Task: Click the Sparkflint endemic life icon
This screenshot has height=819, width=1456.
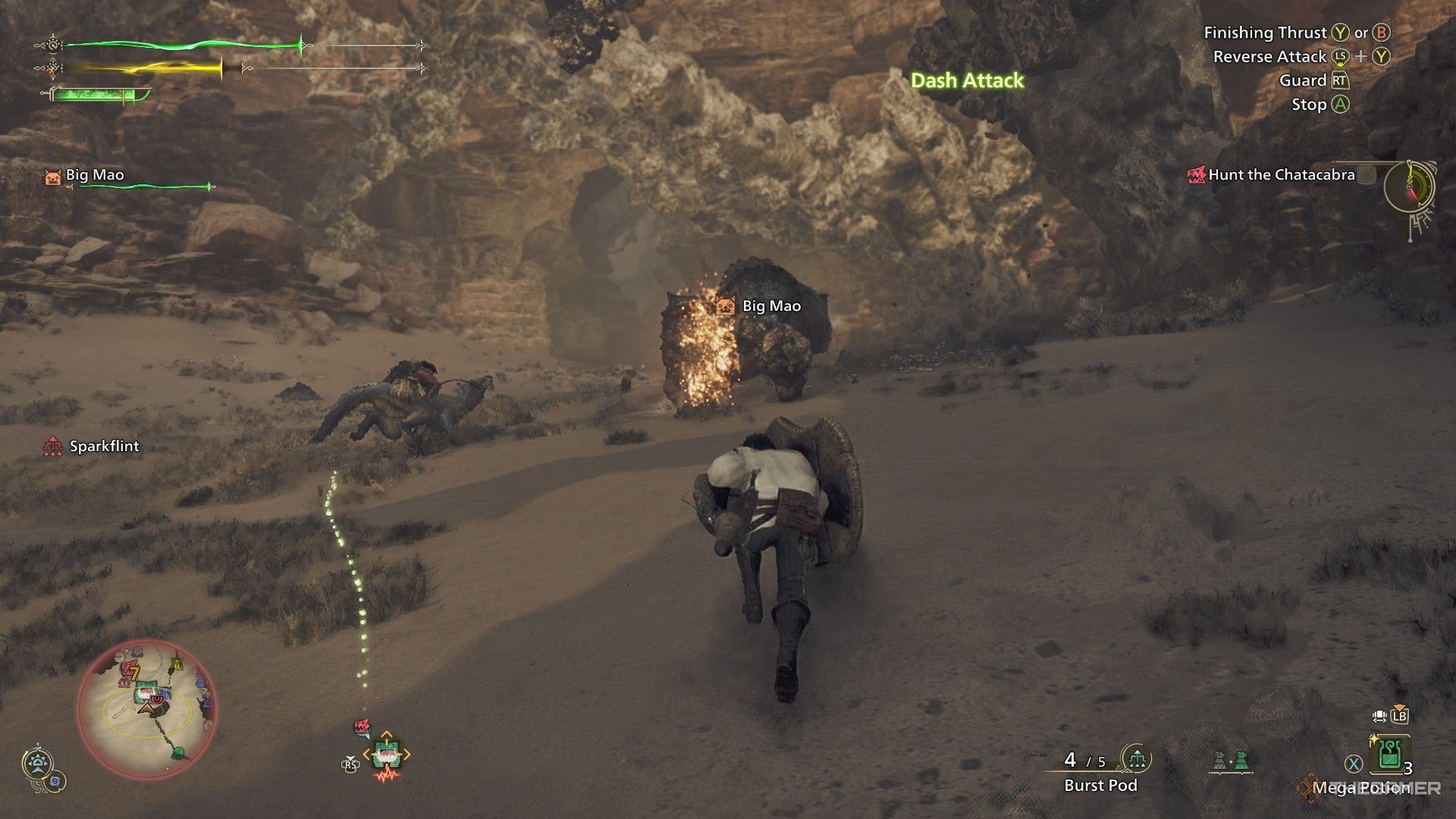Action: pyautogui.click(x=55, y=446)
